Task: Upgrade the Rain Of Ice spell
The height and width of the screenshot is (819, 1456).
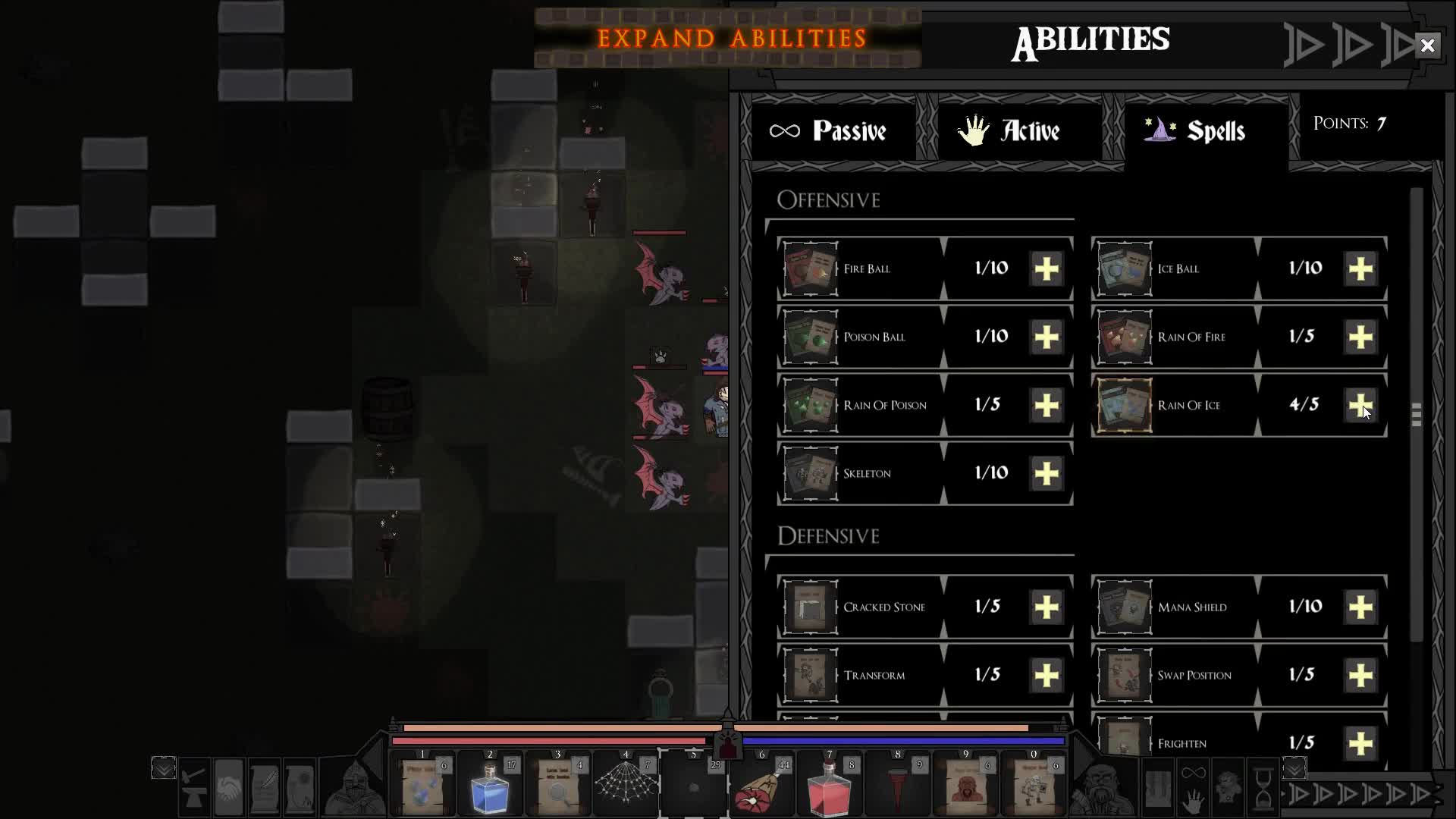Action: [1361, 406]
